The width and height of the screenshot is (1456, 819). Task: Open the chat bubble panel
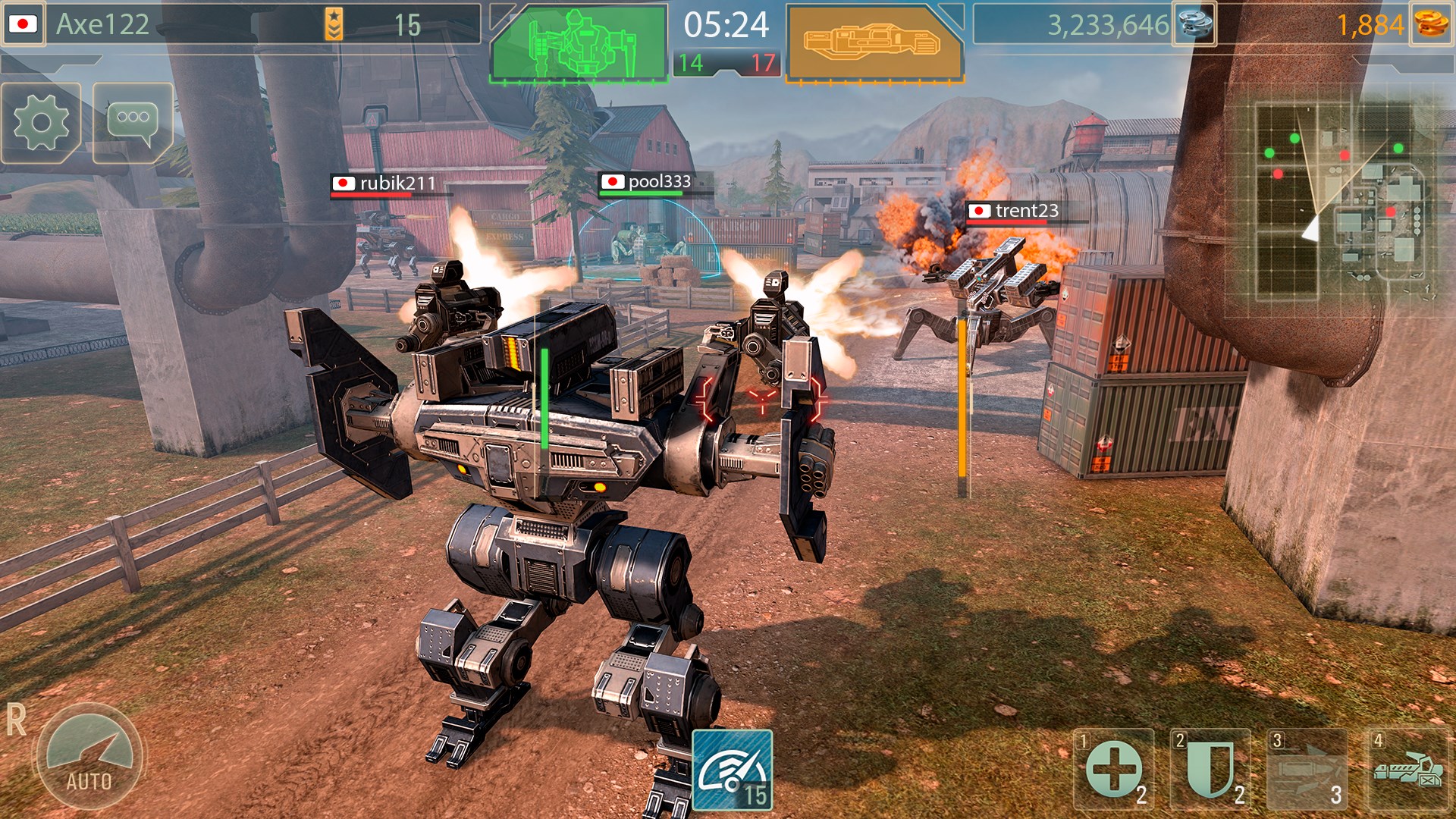pos(133,123)
